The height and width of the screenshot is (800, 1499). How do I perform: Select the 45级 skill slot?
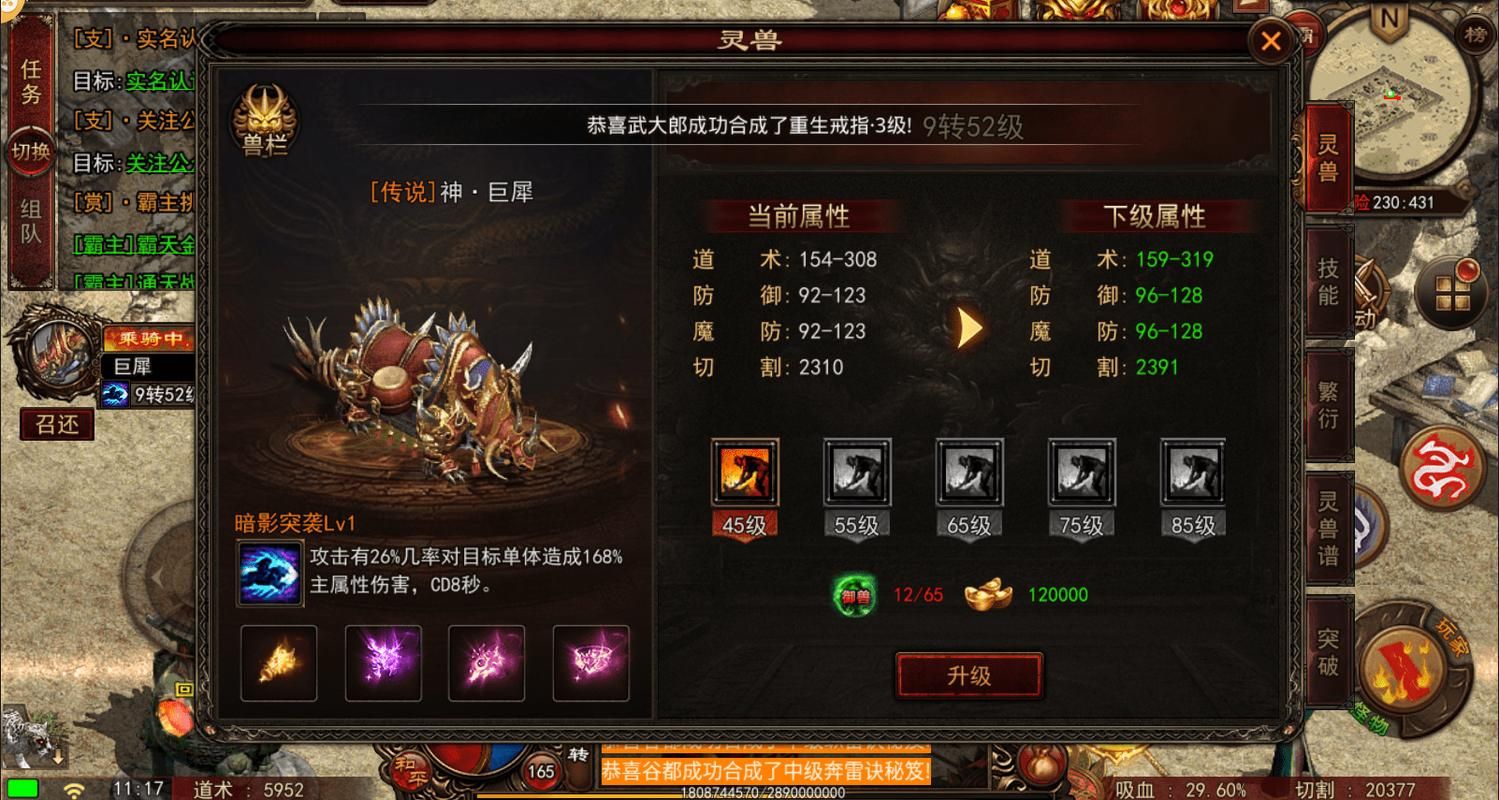(x=744, y=474)
